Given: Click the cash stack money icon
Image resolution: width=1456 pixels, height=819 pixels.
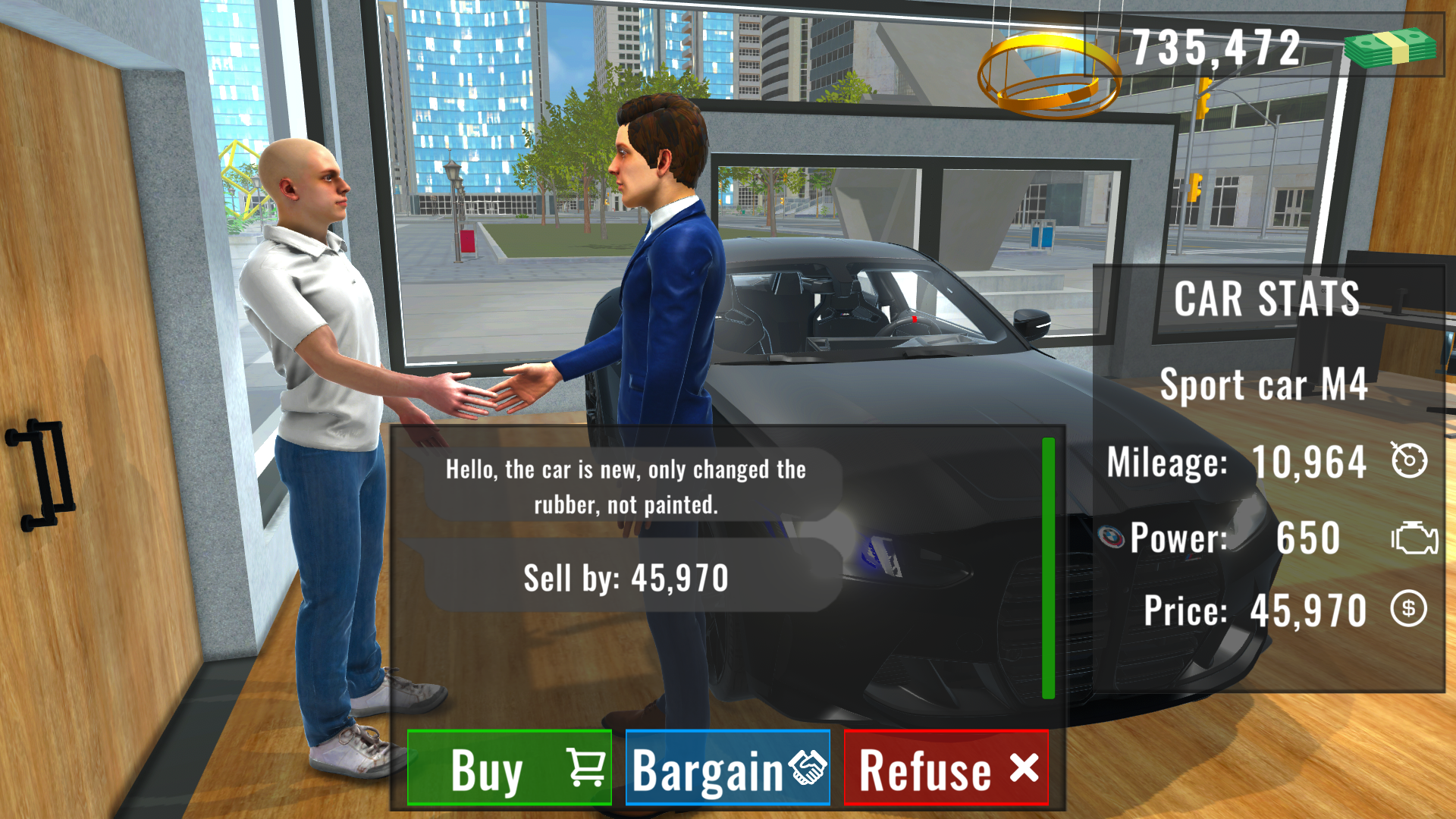Looking at the screenshot, I should [x=1392, y=45].
